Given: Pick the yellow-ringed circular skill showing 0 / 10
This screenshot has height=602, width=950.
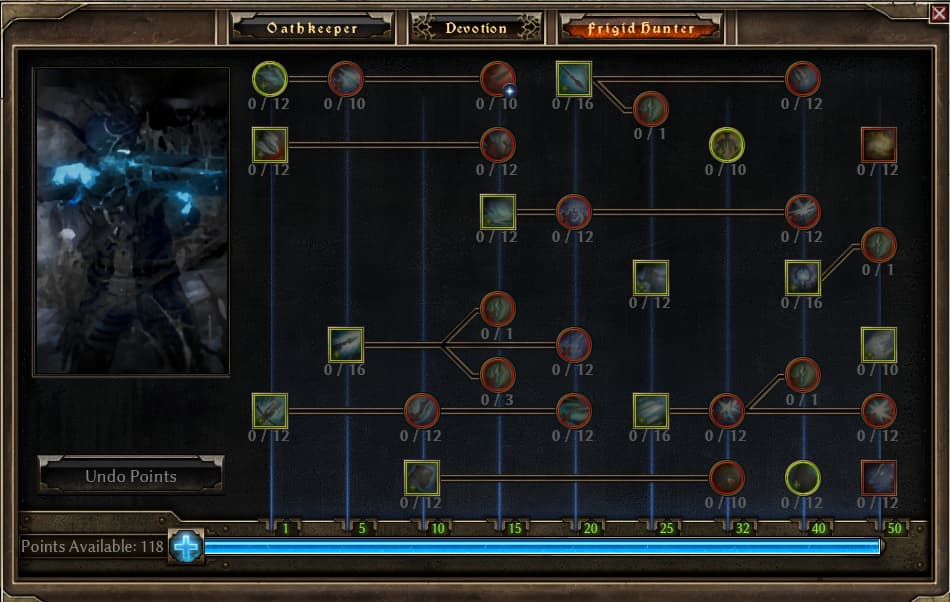Looking at the screenshot, I should click(727, 145).
